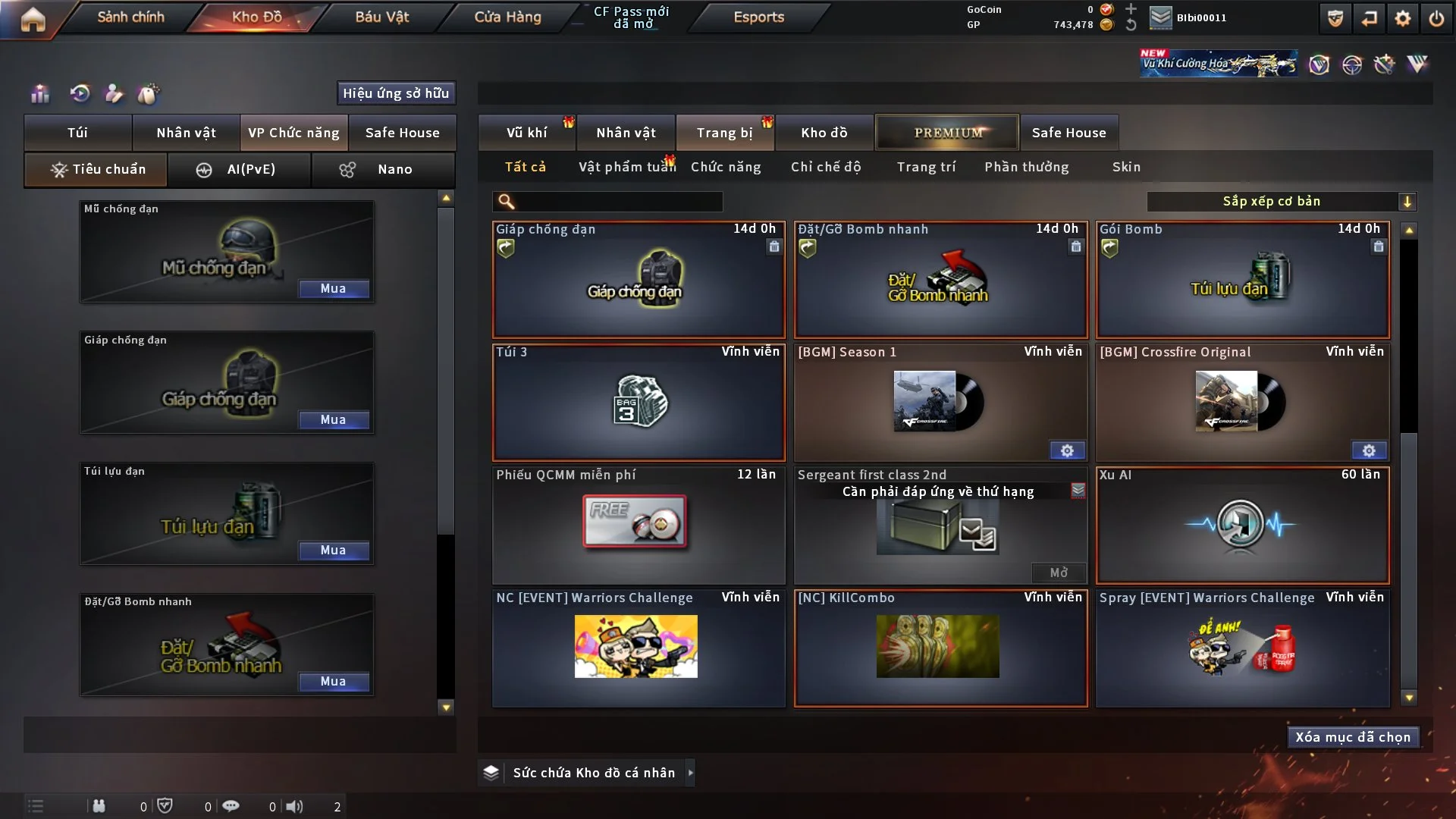Choose the Skin filter category

coord(1126,167)
